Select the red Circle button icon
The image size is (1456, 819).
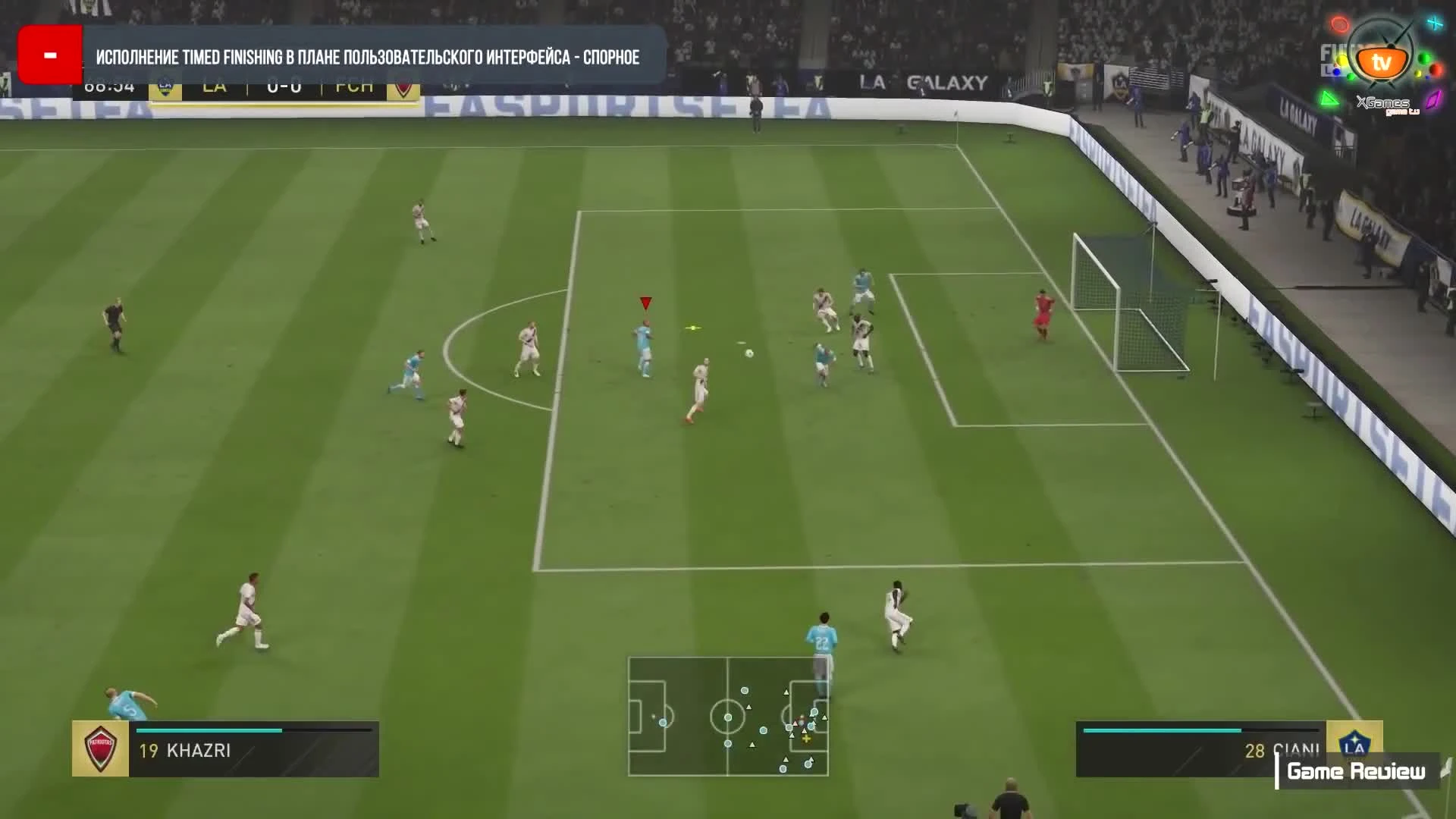coord(1340,24)
